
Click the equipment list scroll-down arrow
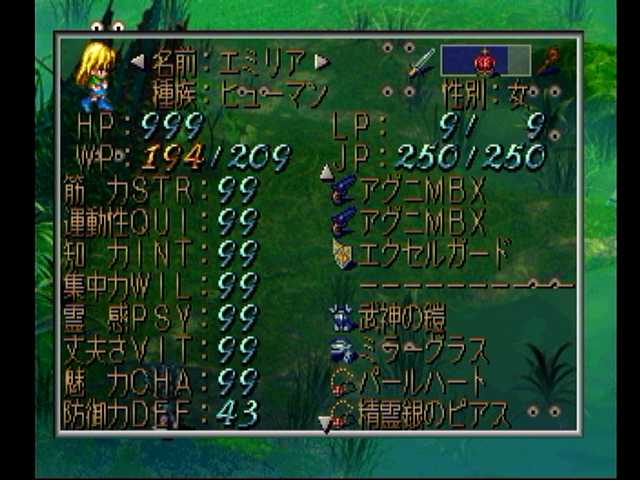tap(324, 424)
